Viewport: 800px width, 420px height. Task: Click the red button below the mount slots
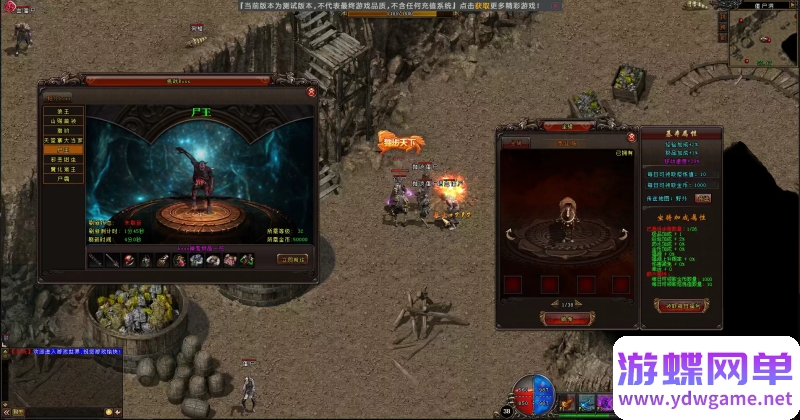(x=566, y=318)
